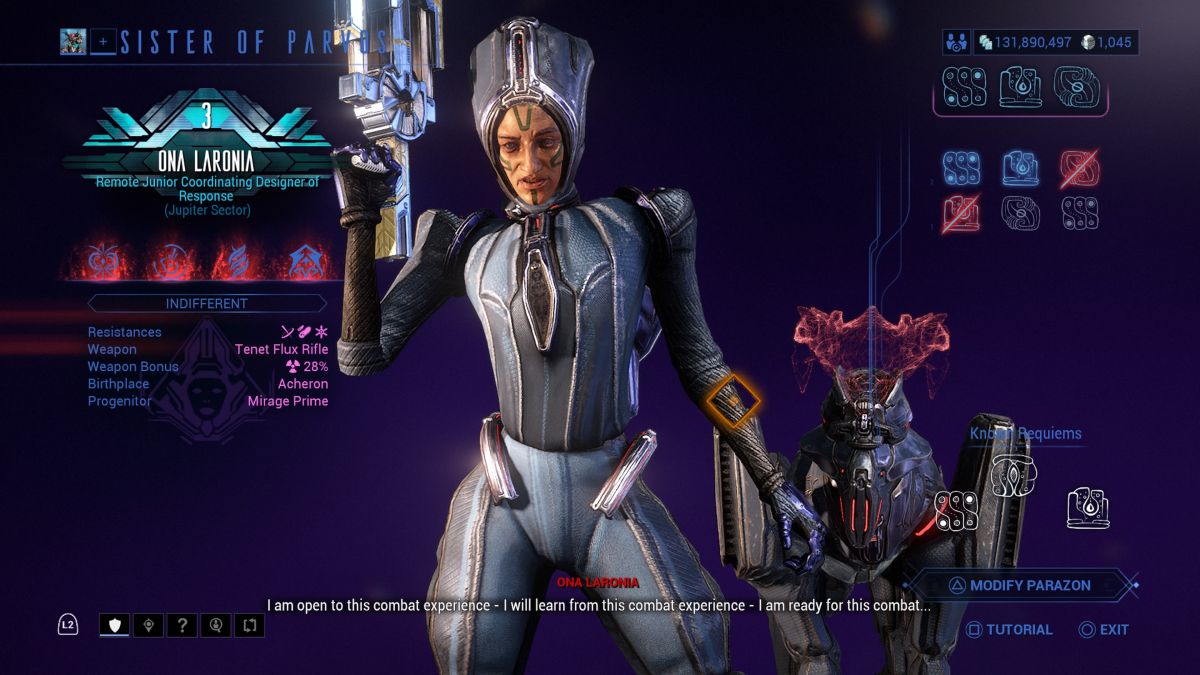Viewport: 1200px width, 675px height.
Task: Click the platinum balance display
Action: pos(1113,42)
